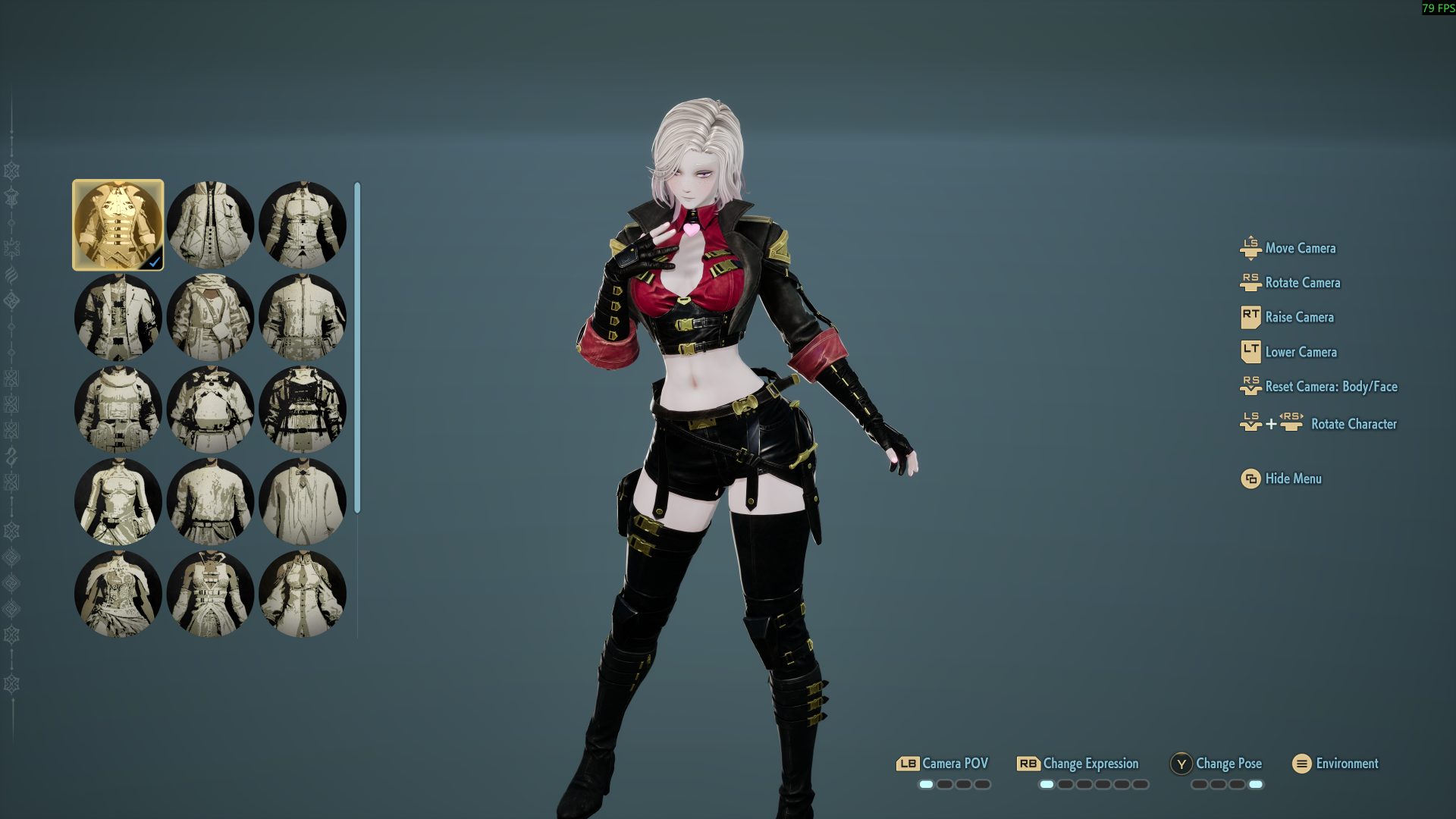Choose the triple-buckled sleeveless dress outfit

210,594
